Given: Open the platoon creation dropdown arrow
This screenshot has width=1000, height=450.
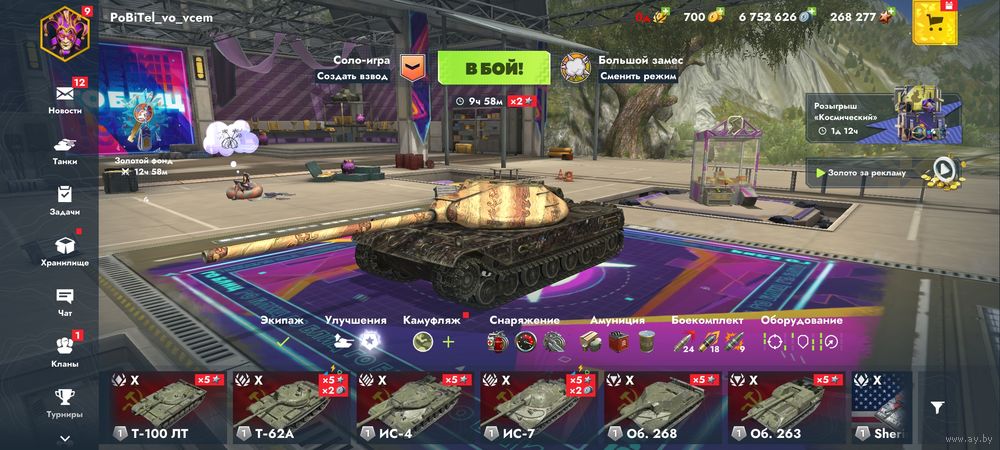Looking at the screenshot, I should click(x=412, y=68).
